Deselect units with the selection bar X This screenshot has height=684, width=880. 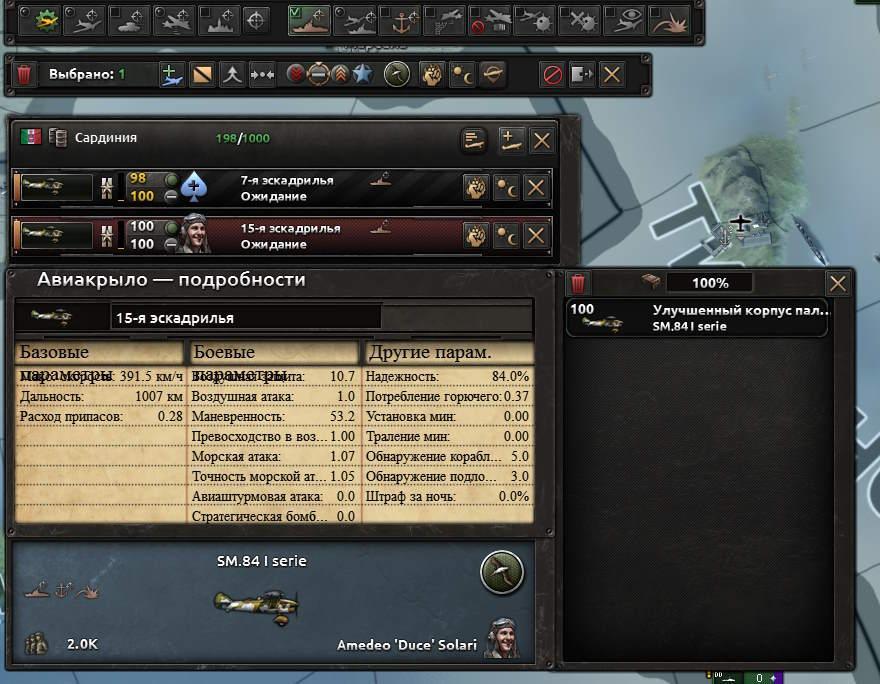click(x=611, y=75)
